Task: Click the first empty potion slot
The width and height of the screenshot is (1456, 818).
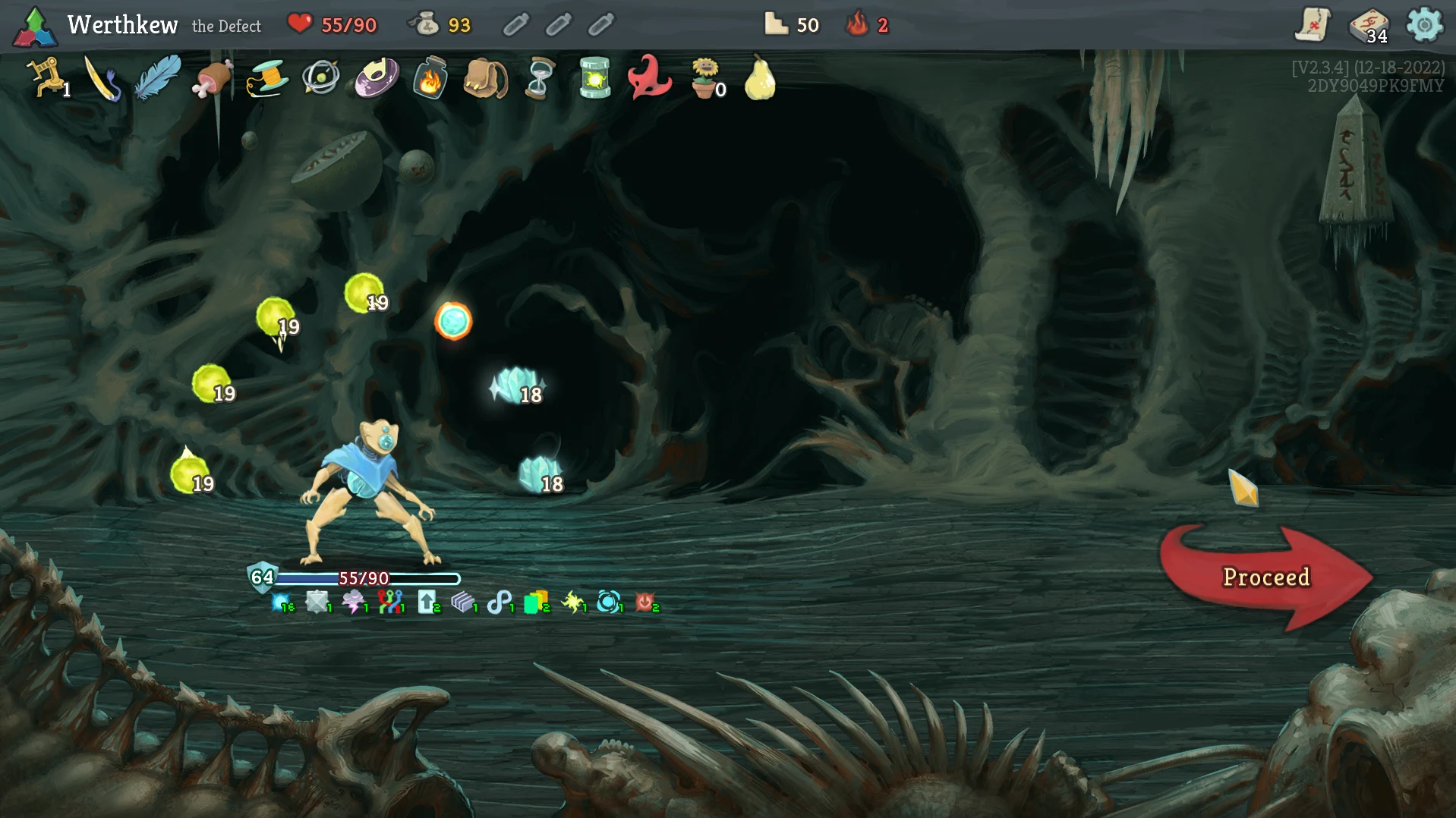Action: (517, 24)
